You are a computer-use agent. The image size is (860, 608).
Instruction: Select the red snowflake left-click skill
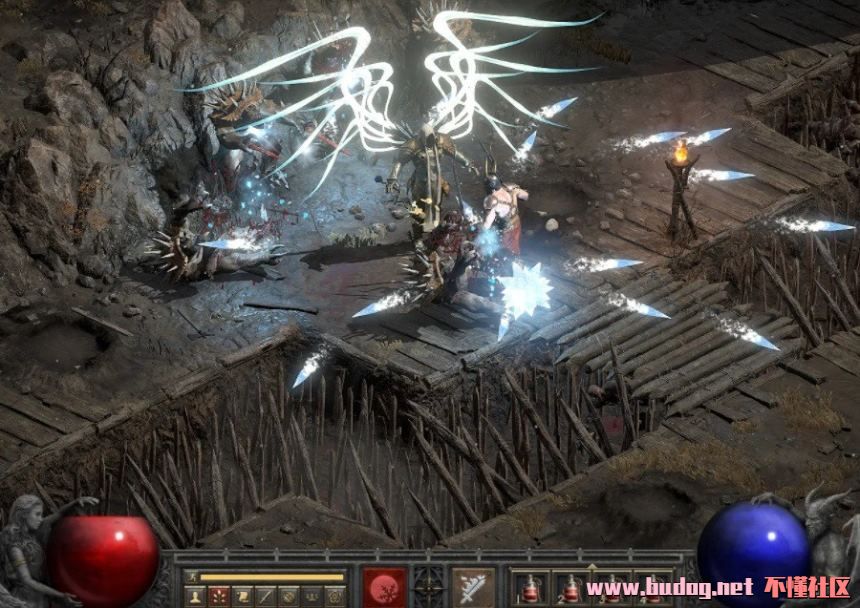385,588
